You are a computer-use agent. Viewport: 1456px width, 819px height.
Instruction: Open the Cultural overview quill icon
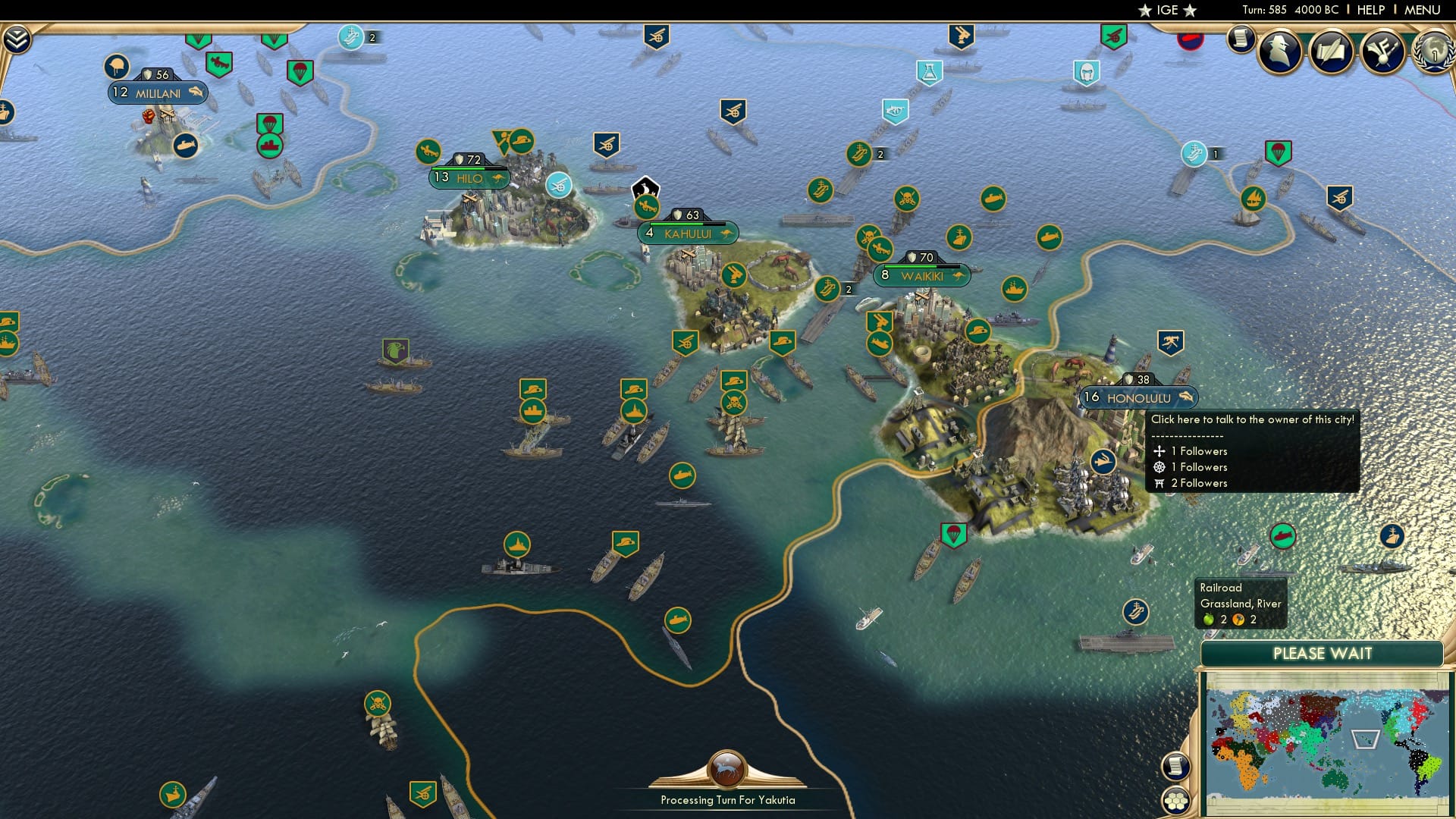[x=1331, y=52]
